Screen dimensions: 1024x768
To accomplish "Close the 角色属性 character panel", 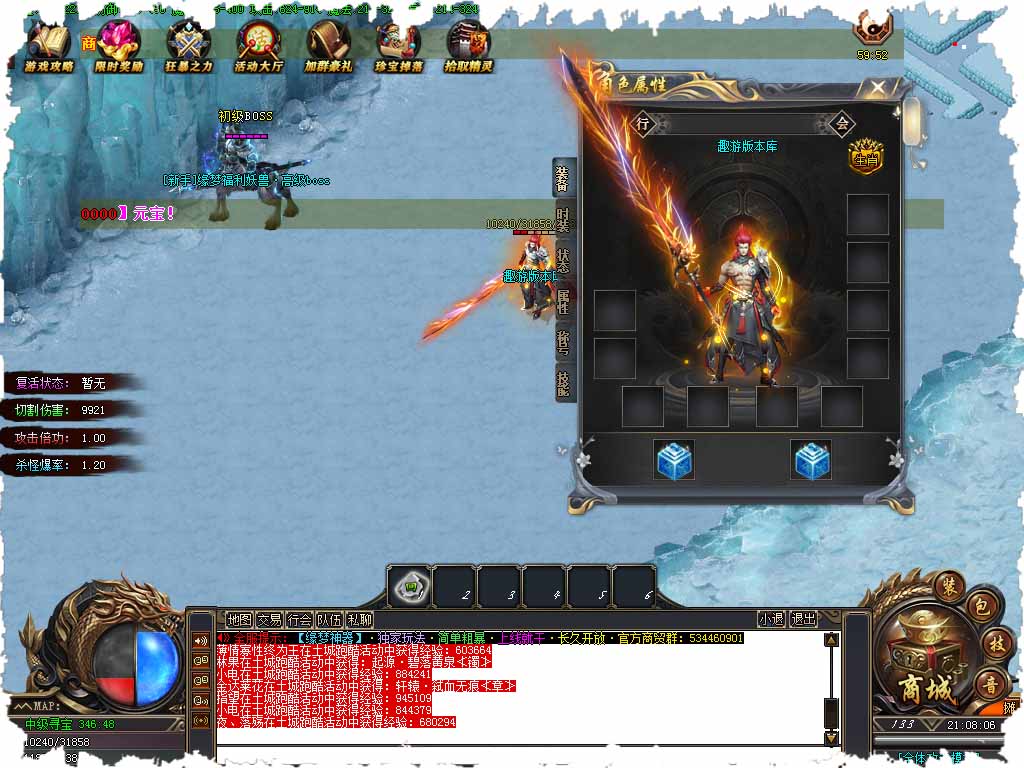I will (878, 88).
